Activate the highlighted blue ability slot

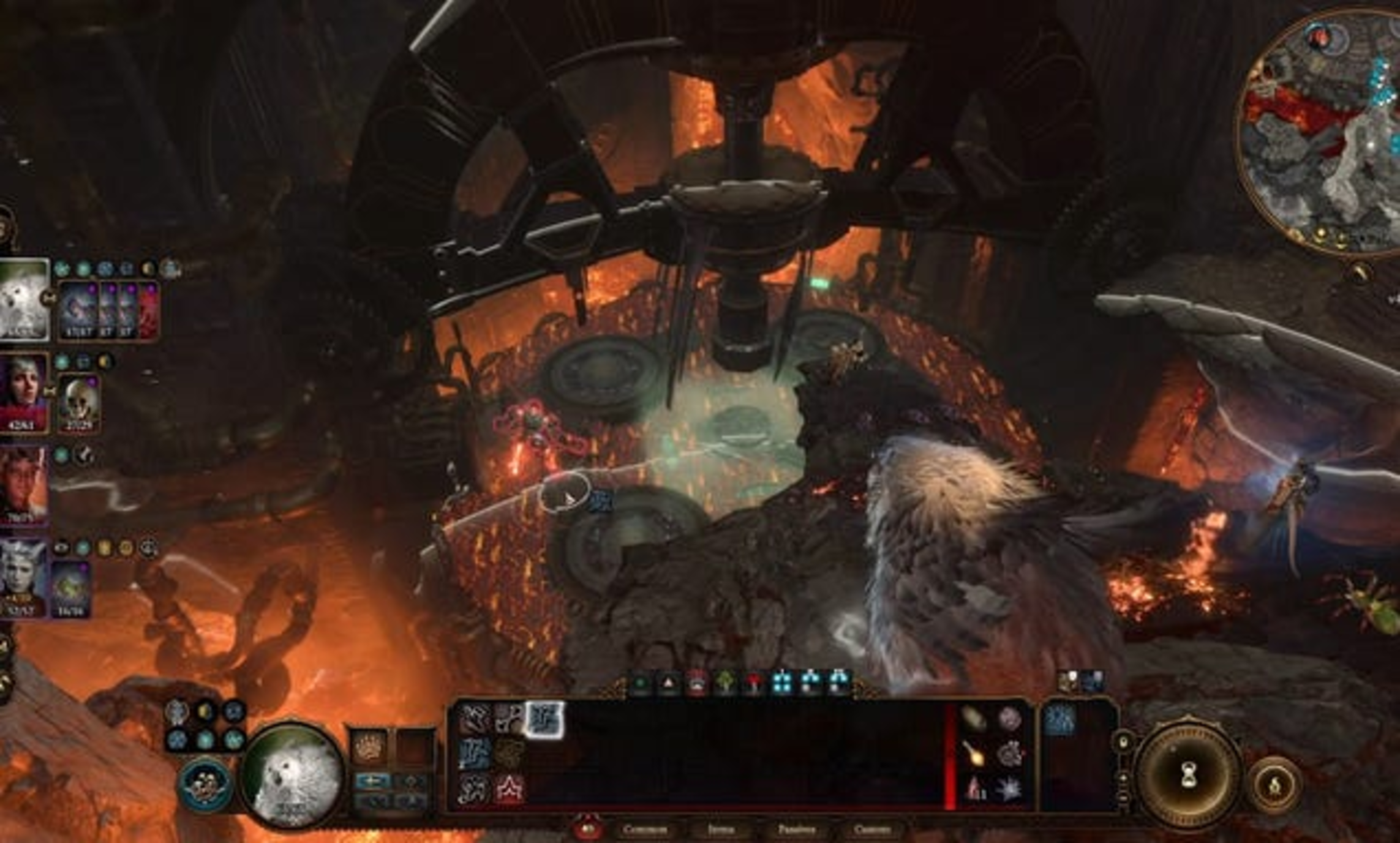tap(544, 719)
